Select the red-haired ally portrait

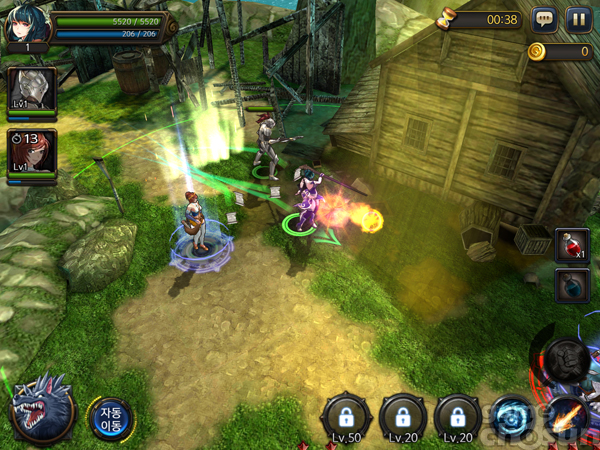29,155
